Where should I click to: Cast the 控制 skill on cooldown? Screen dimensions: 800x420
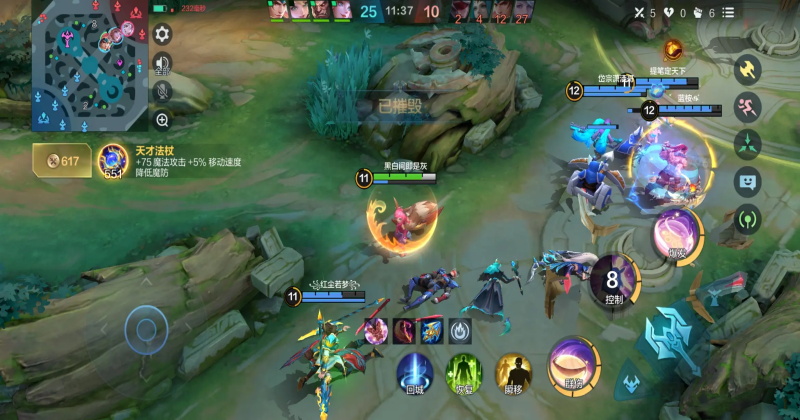[614, 279]
